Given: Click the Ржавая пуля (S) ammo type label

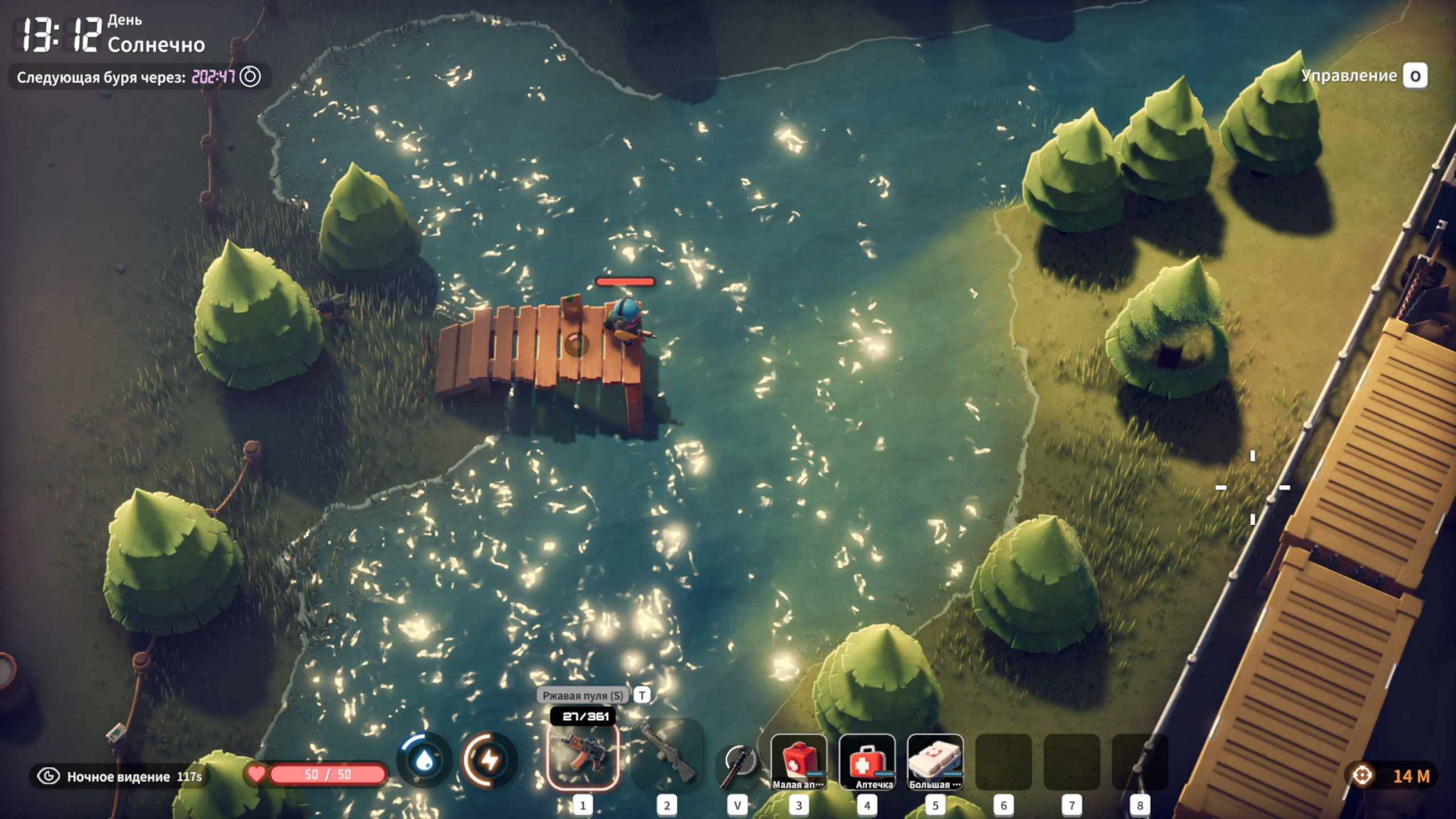Looking at the screenshot, I should click(582, 695).
